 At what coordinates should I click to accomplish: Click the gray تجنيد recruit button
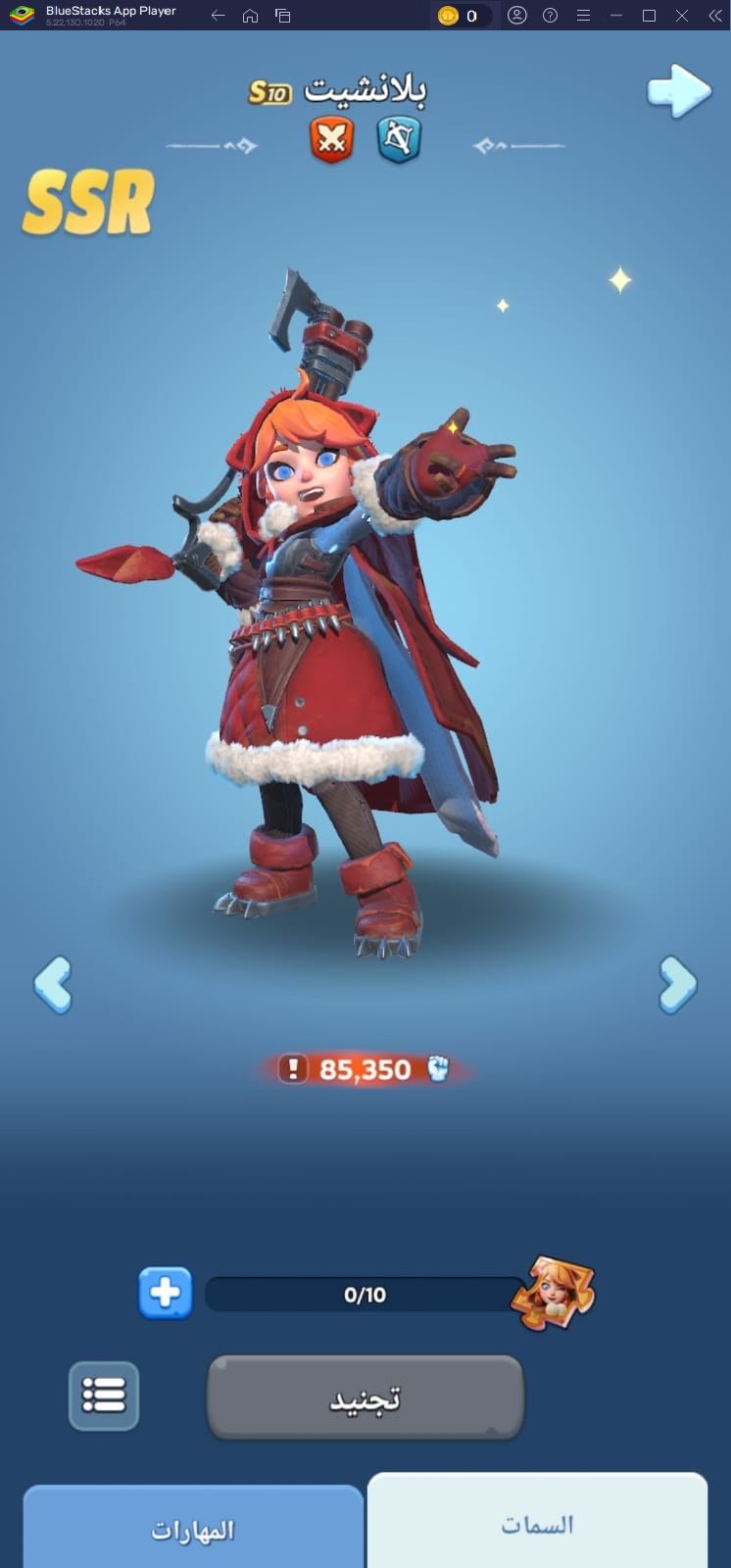(365, 1397)
